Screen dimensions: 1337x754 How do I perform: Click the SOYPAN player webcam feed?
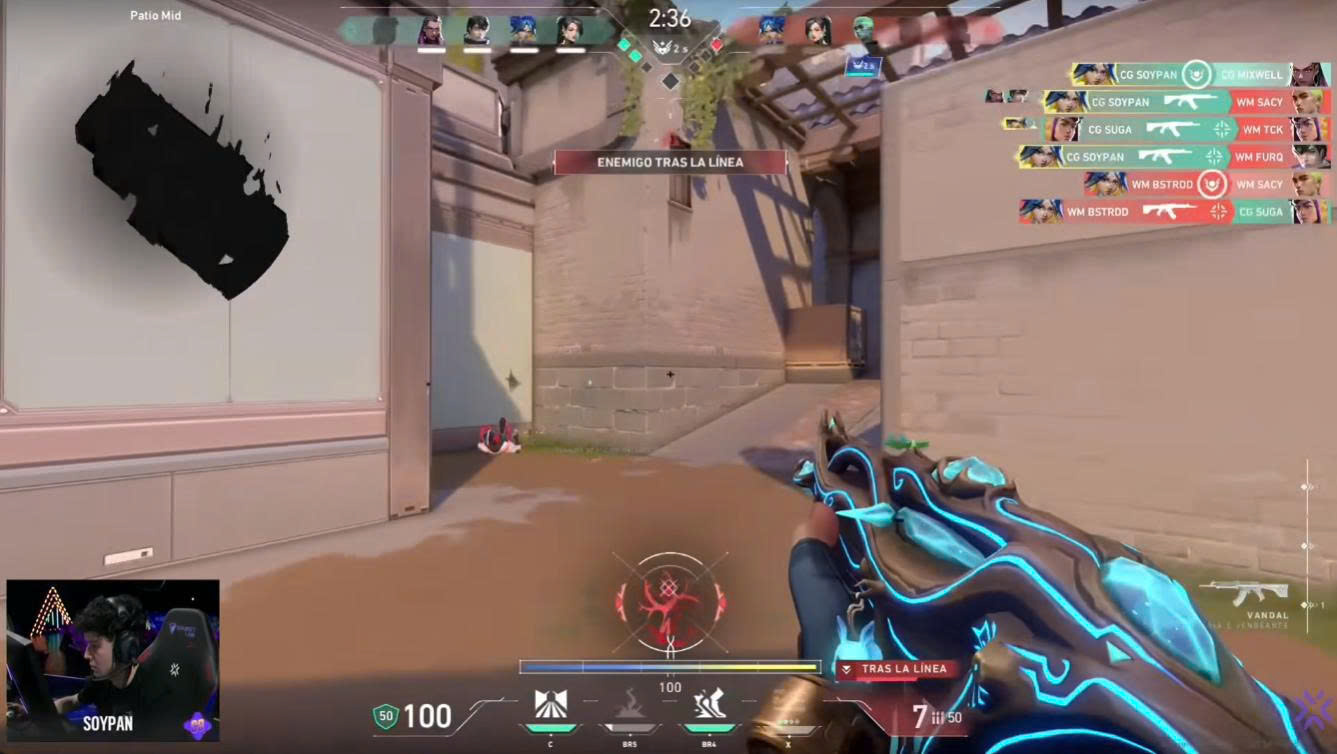pos(113,660)
